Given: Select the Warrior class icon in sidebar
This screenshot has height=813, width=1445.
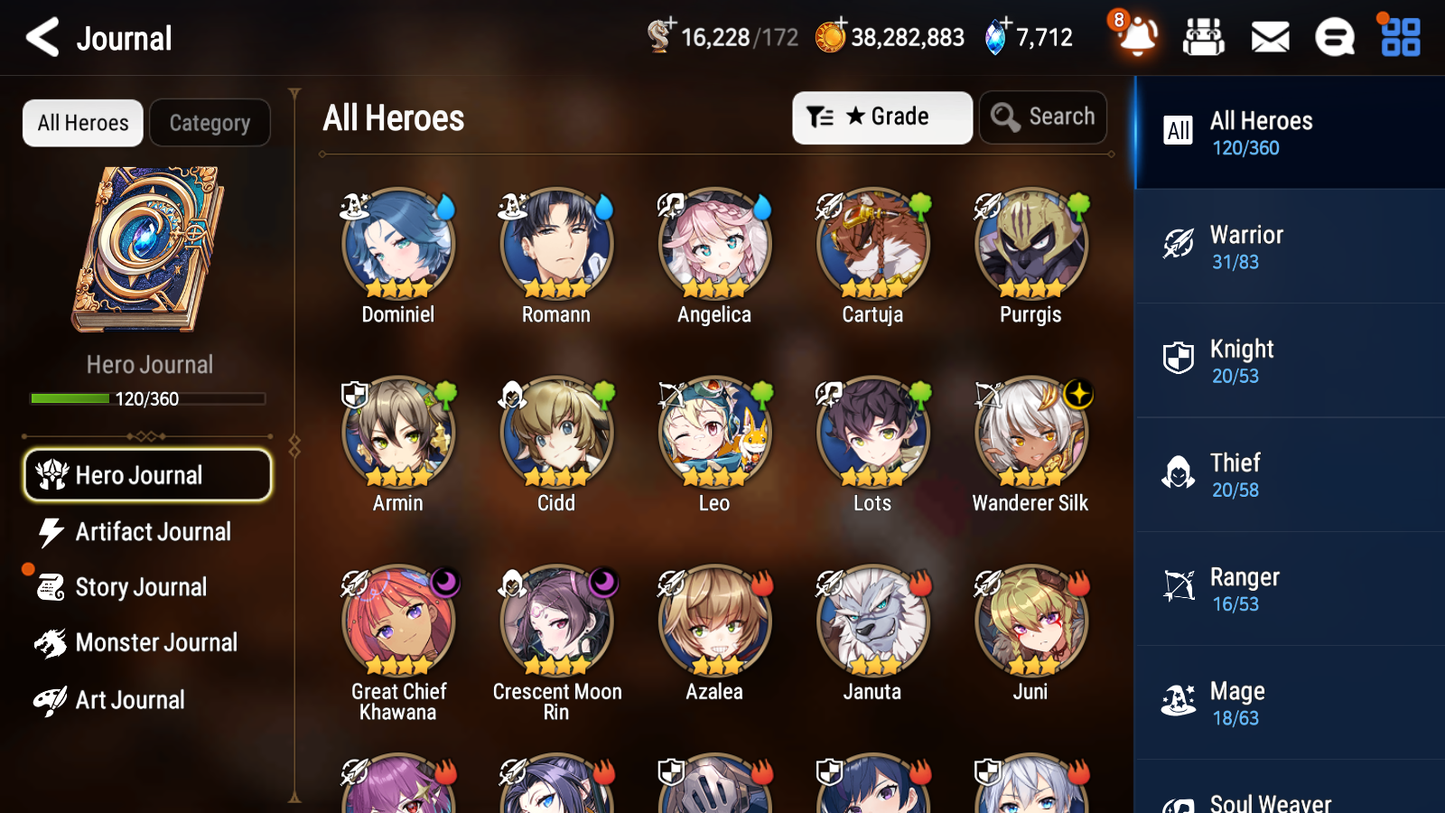Looking at the screenshot, I should click(1178, 243).
